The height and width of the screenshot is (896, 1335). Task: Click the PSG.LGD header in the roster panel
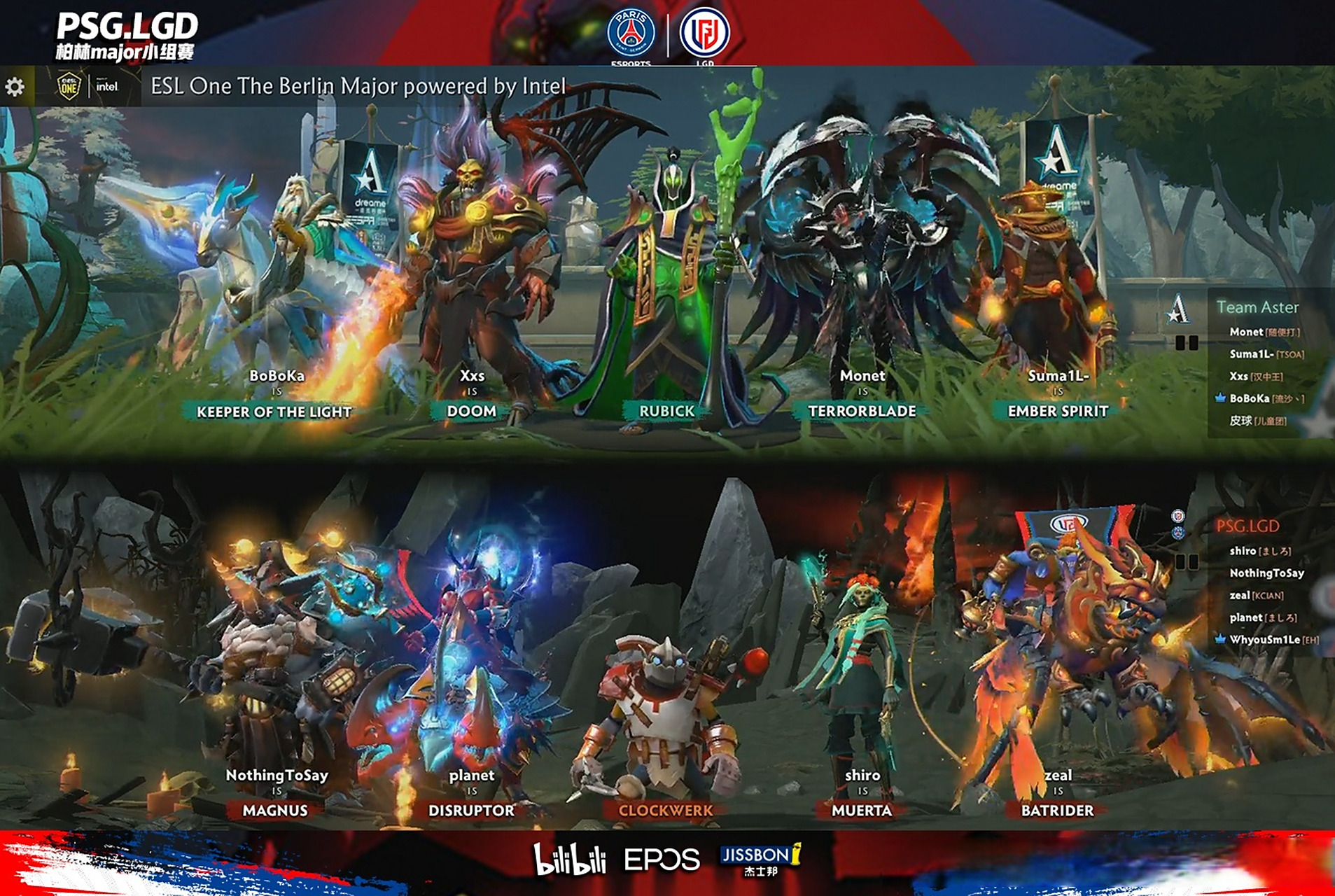(1247, 526)
